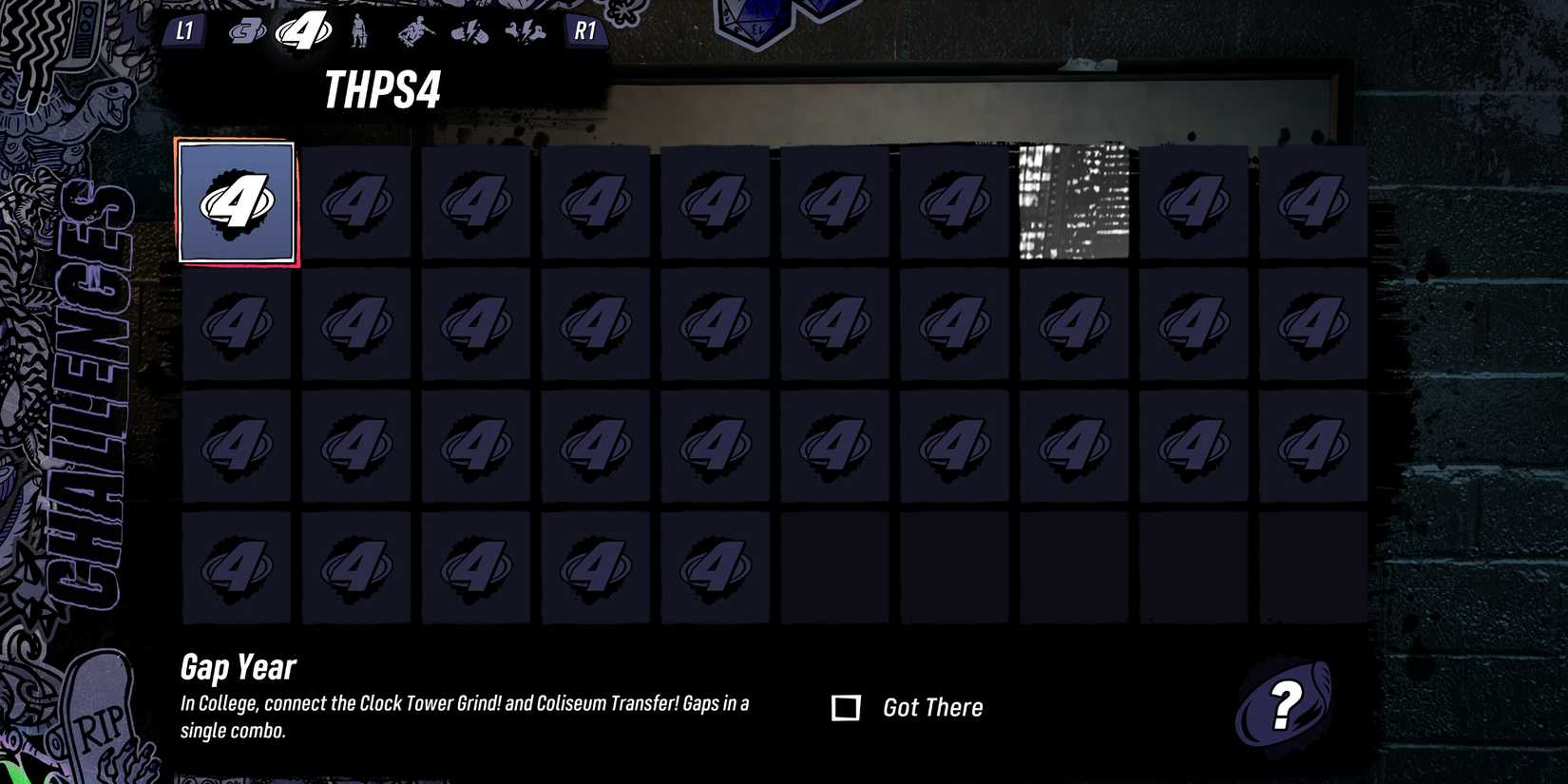Screen dimensions: 1568x784
Task: Select the last card in the top row
Action: pos(1312,201)
